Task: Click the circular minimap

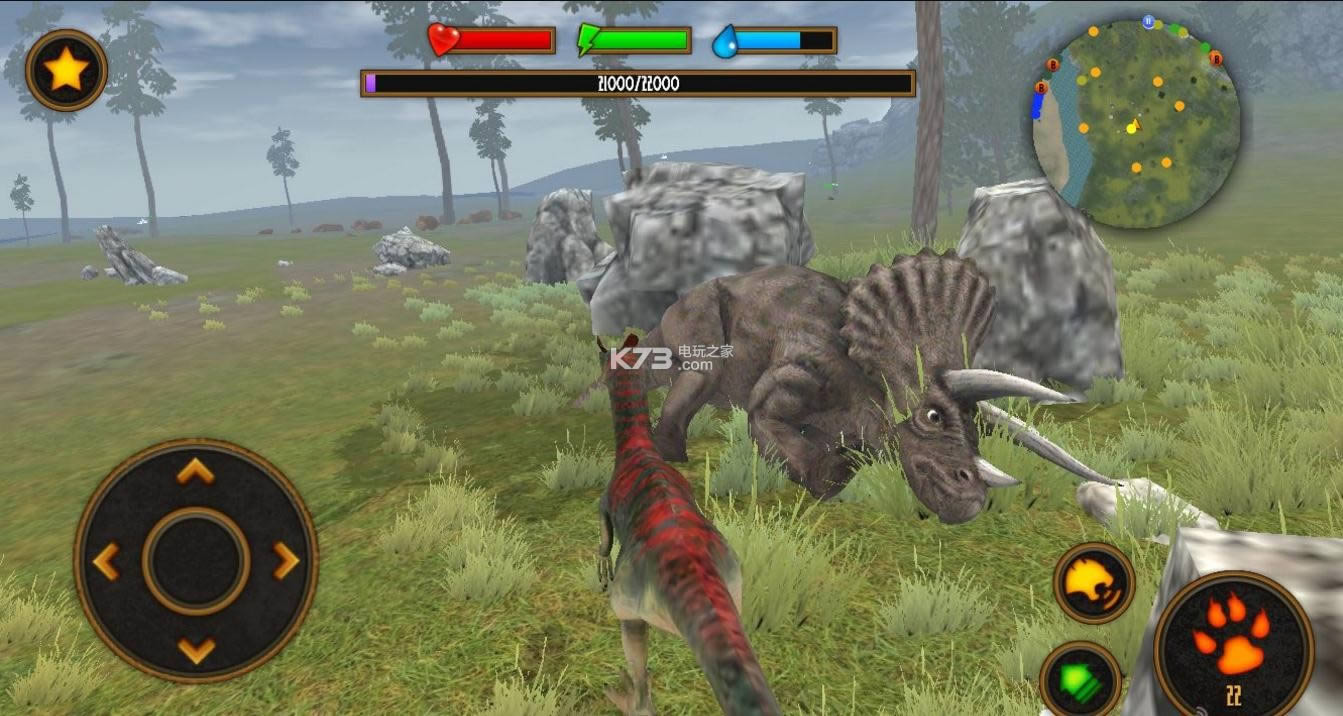Action: pos(1136,123)
